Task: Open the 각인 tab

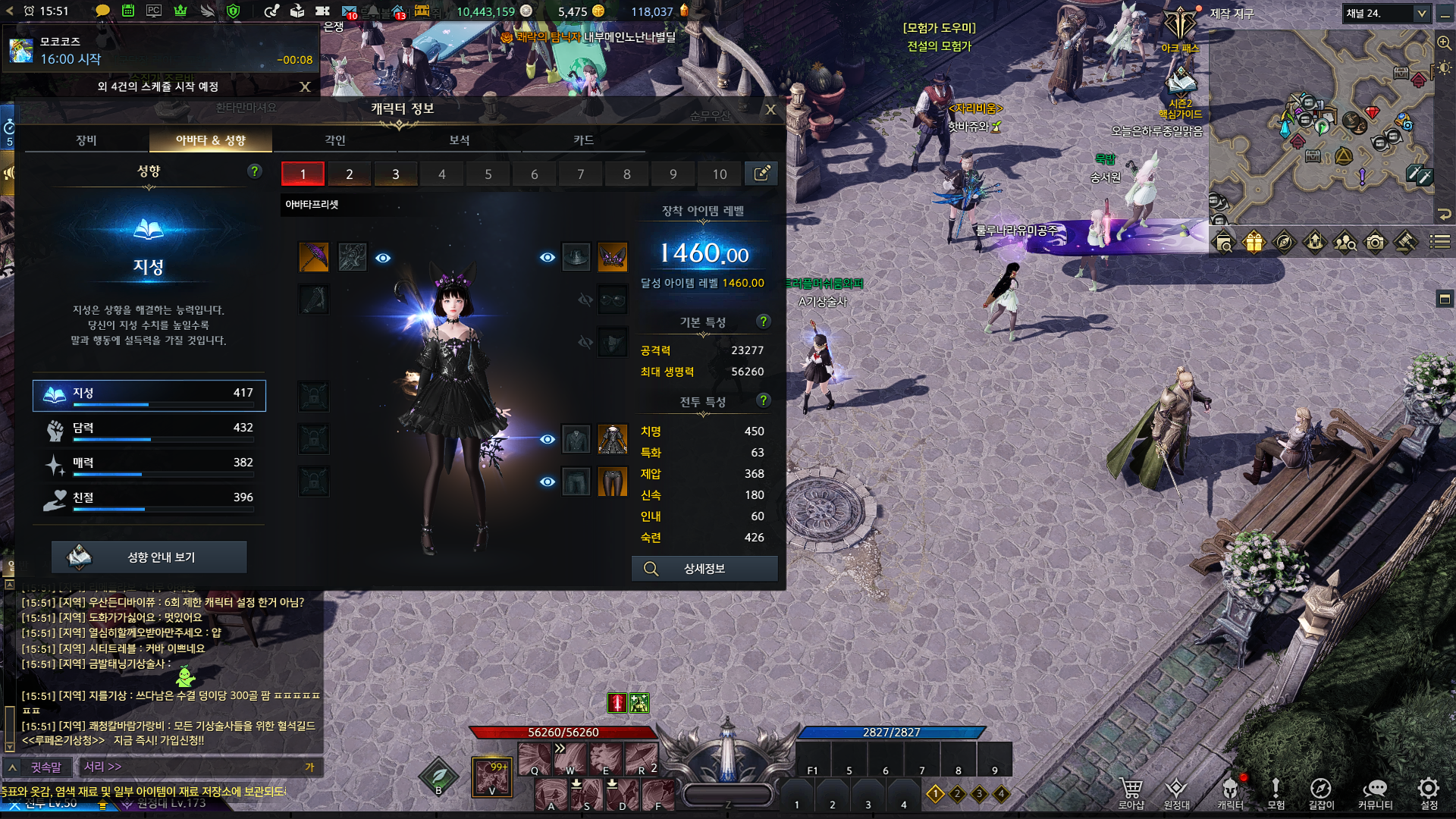Action: tap(335, 140)
